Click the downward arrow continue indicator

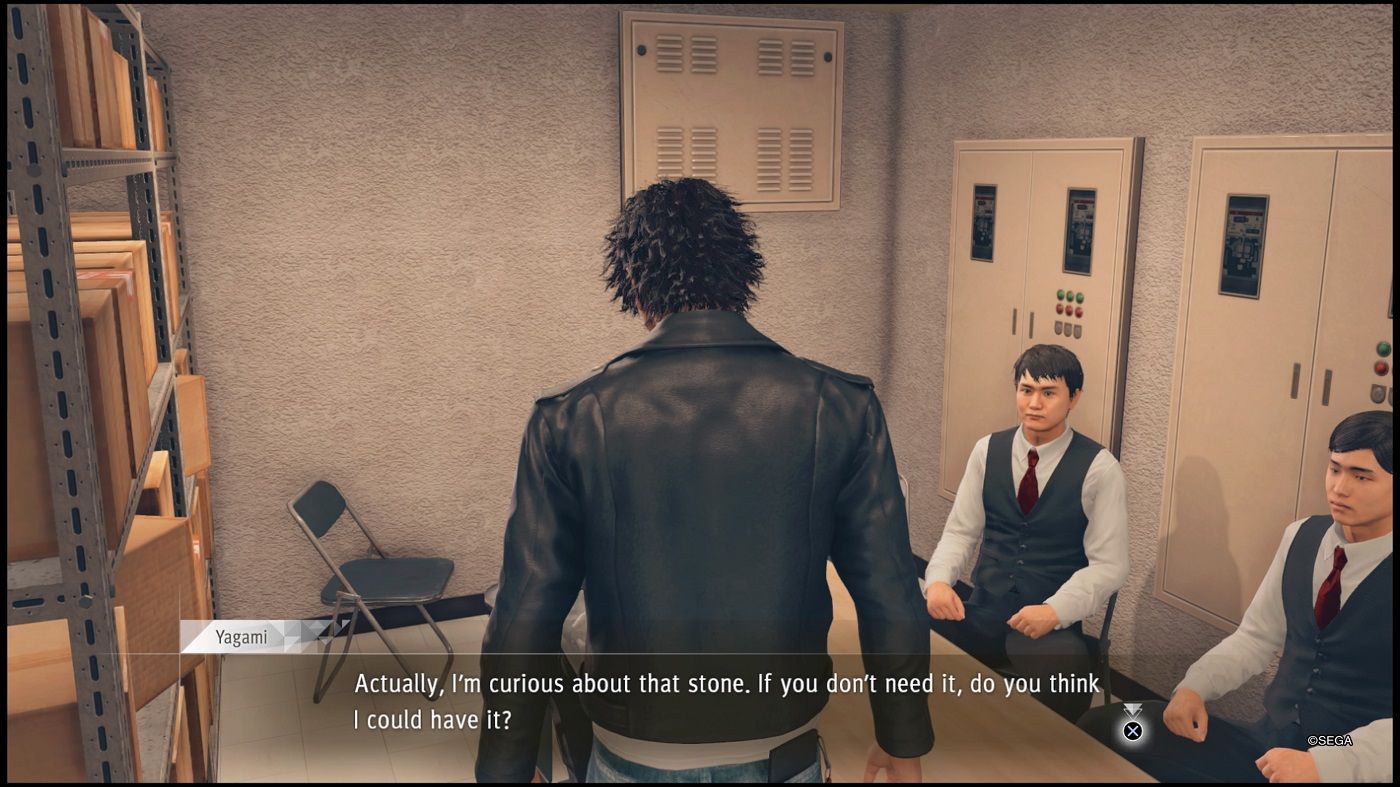1131,709
